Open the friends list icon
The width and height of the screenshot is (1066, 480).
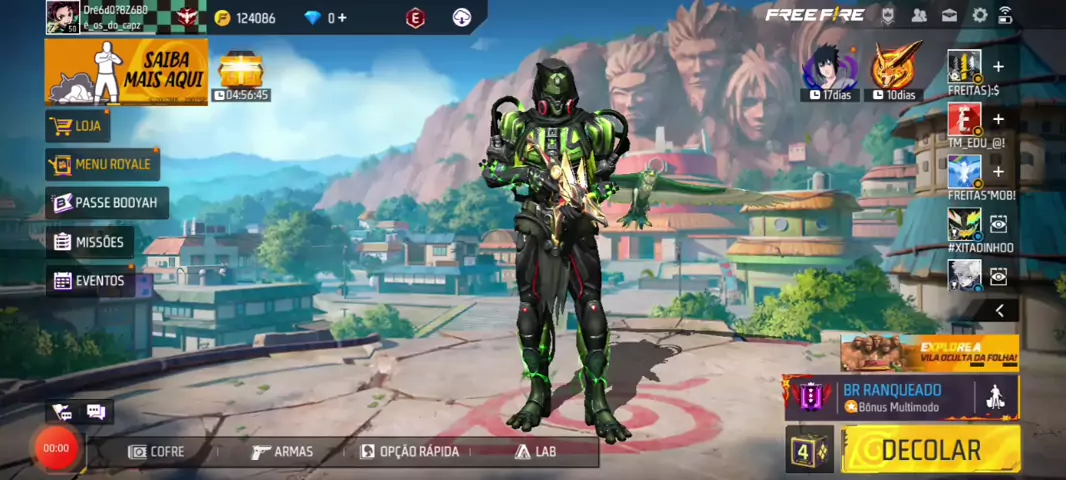[919, 15]
